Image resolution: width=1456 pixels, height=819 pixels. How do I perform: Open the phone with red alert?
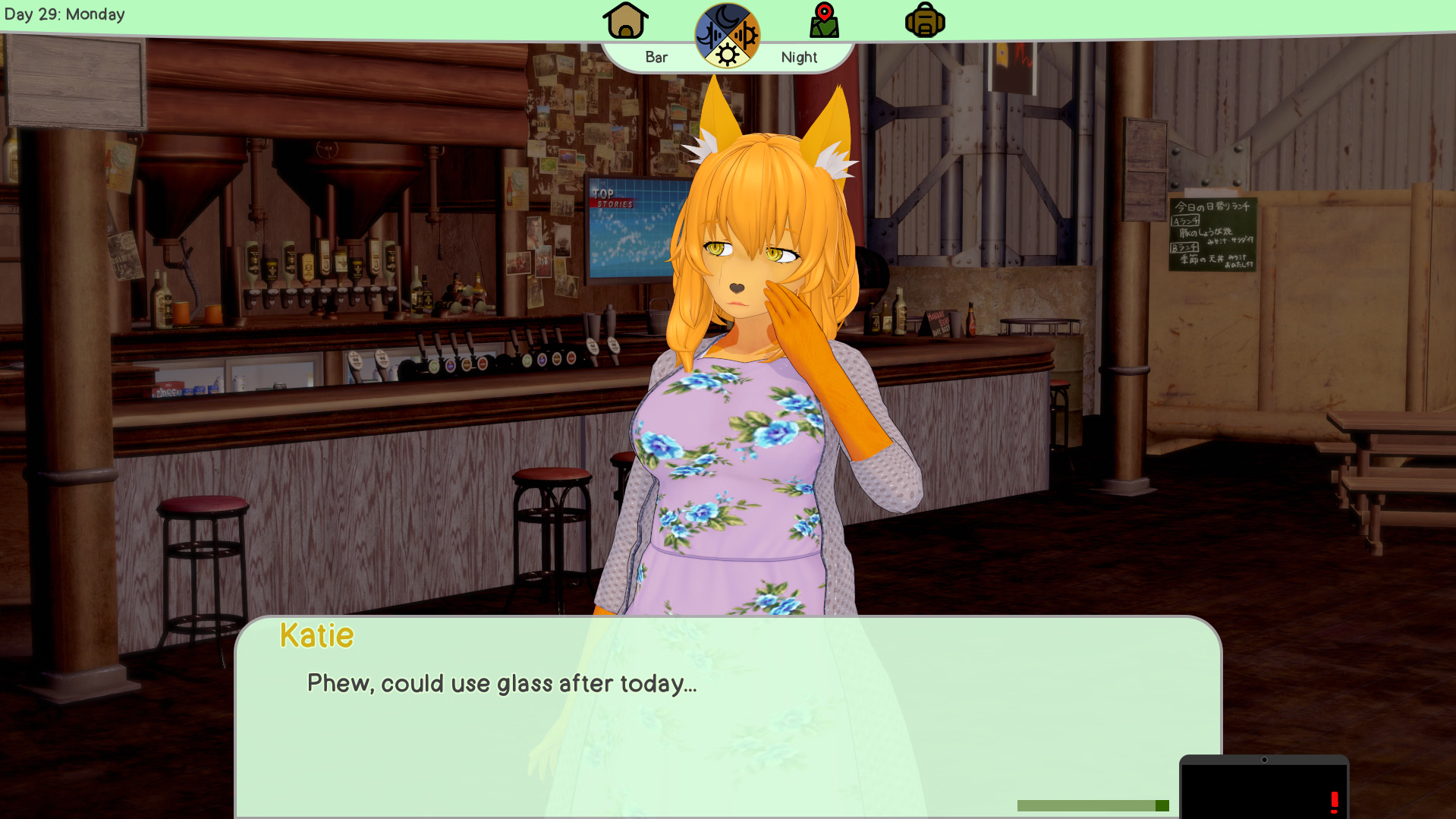tap(1264, 789)
